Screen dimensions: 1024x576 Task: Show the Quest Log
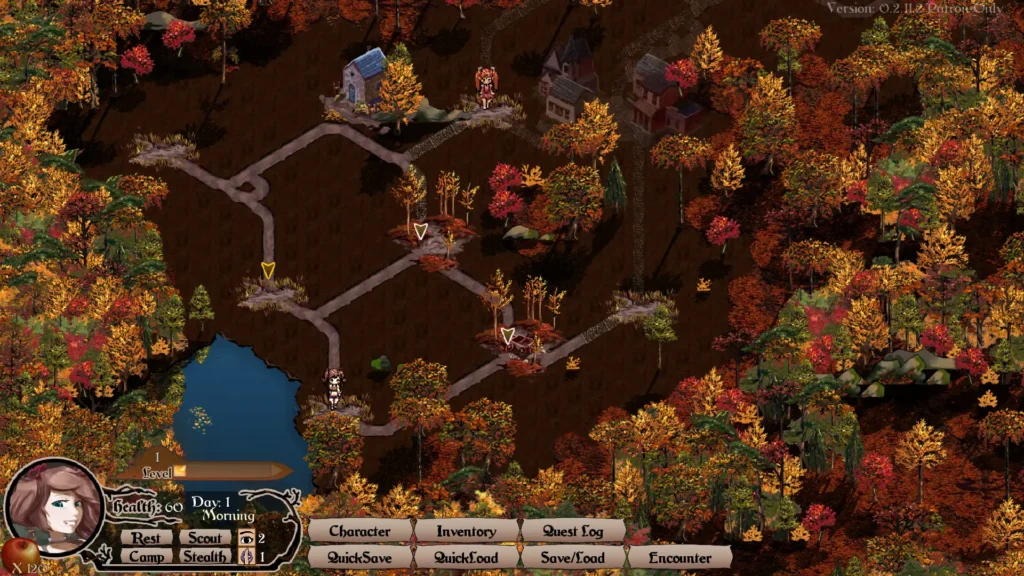click(x=573, y=531)
